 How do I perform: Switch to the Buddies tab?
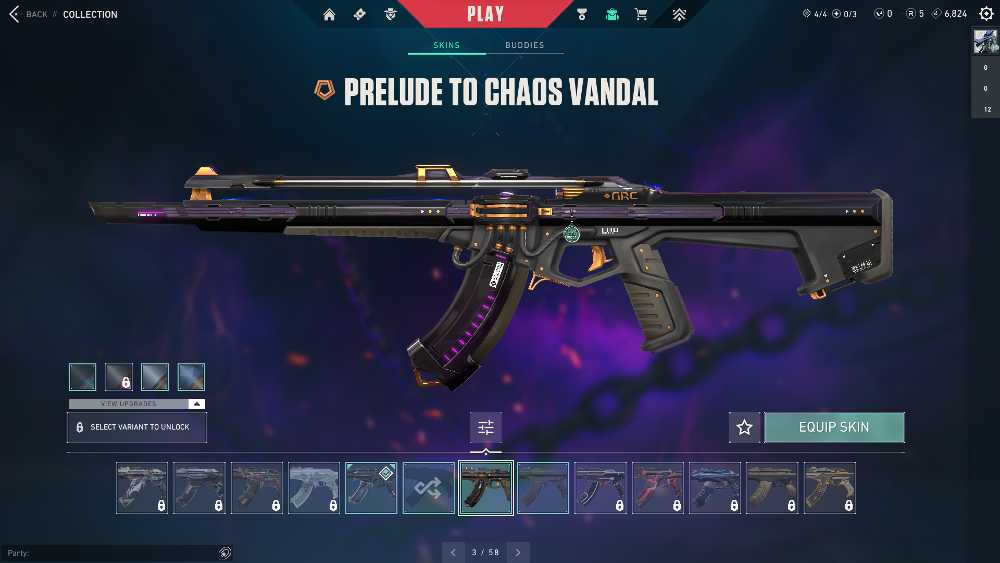pos(524,45)
